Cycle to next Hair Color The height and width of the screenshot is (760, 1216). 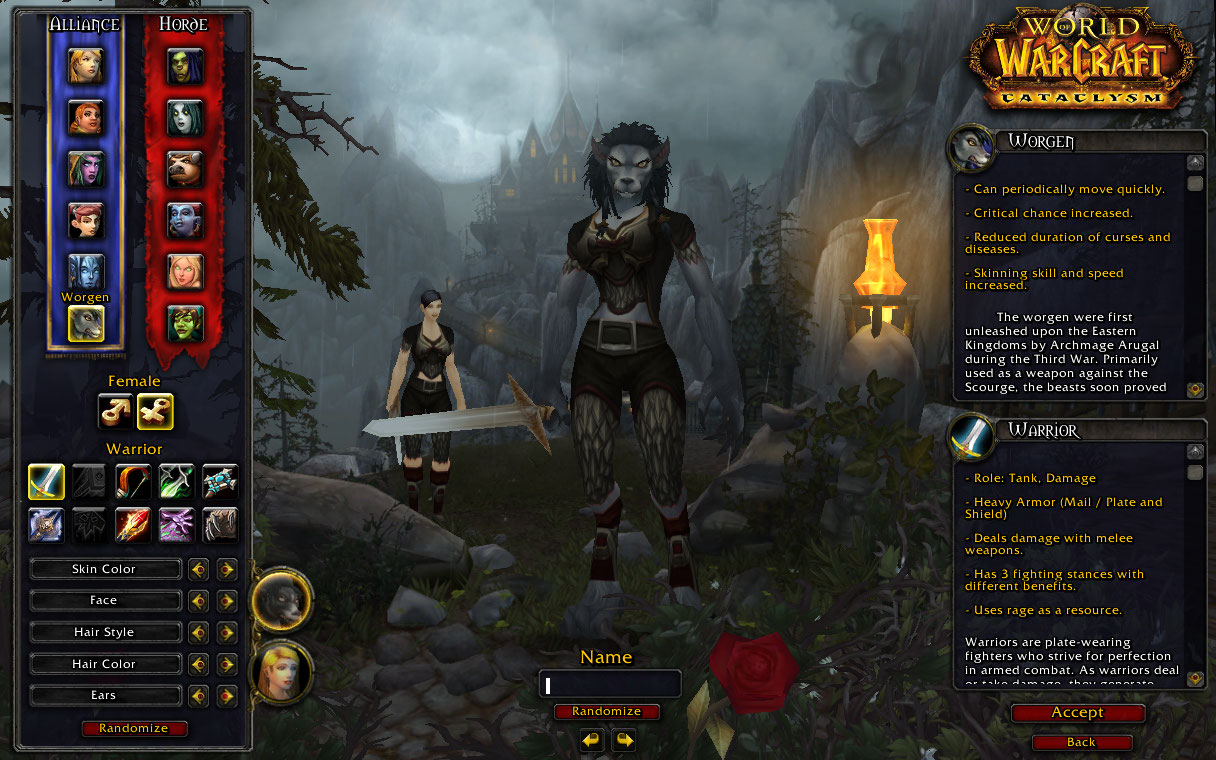click(x=227, y=664)
